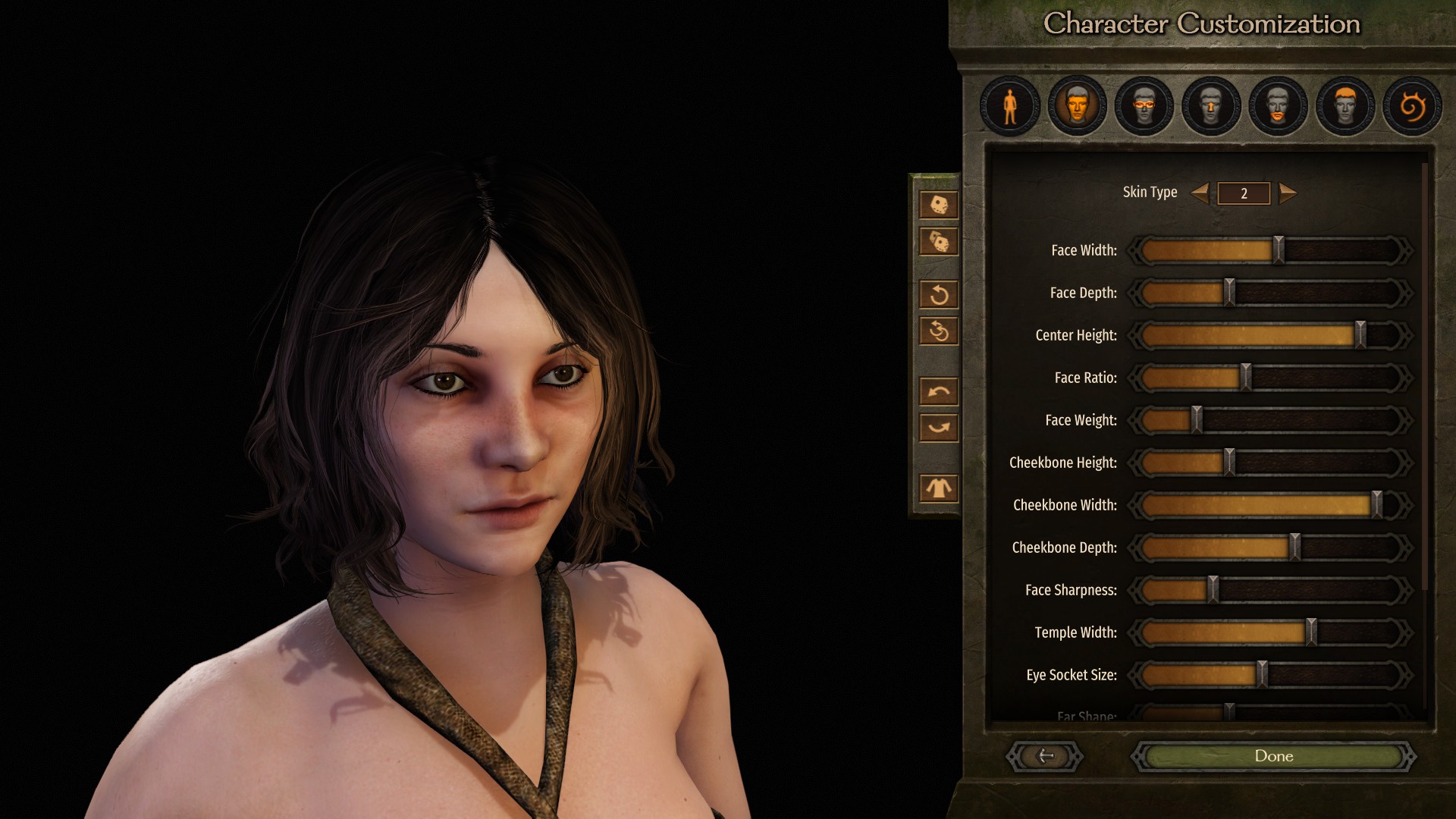Switch to the Body tab
This screenshot has width=1456, height=819.
(x=1009, y=106)
